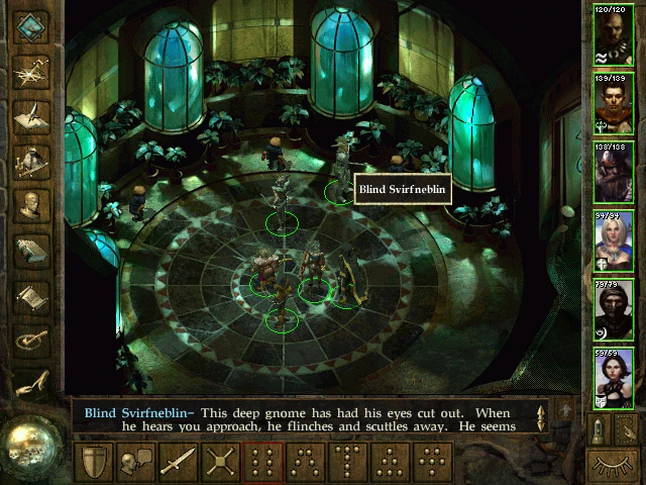Expand the dialogue message log arrows
This screenshot has width=646, height=485.
tap(542, 416)
